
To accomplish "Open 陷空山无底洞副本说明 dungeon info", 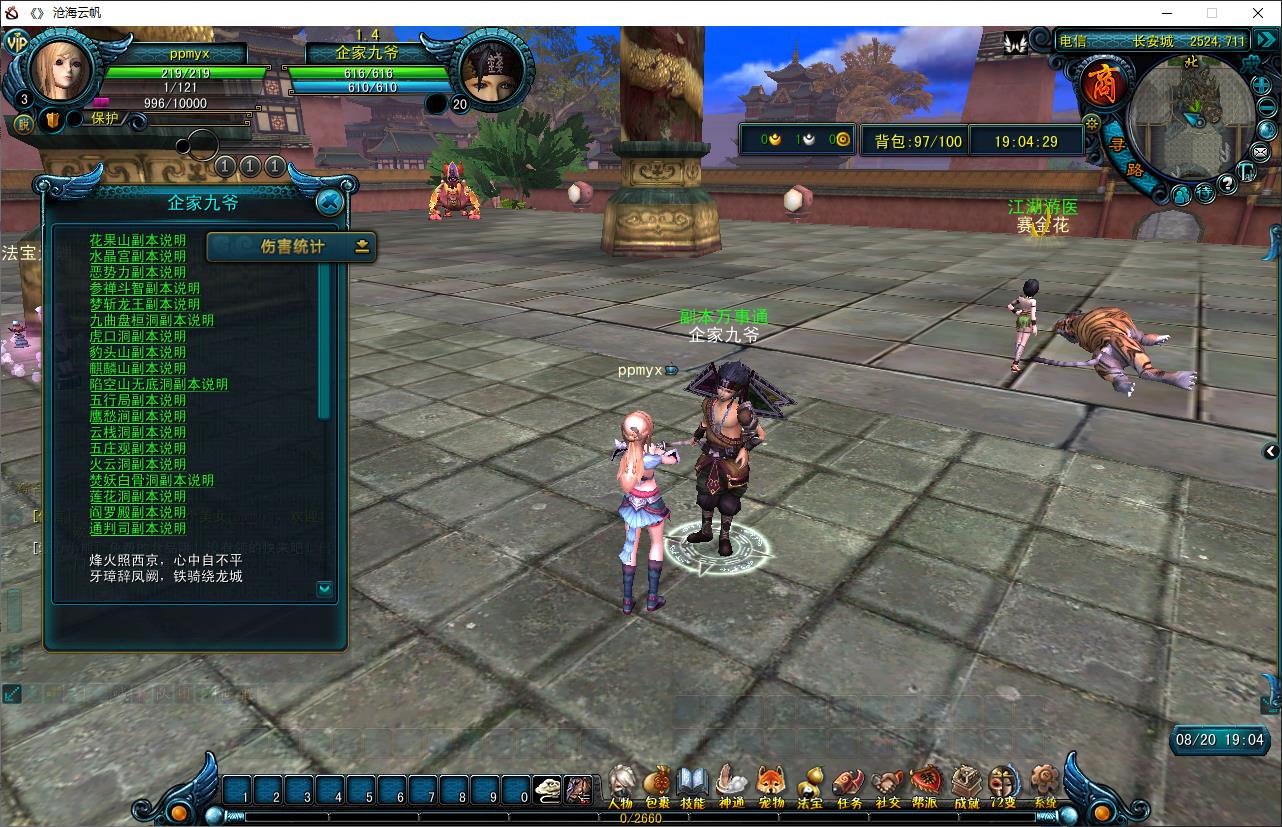I will (159, 384).
